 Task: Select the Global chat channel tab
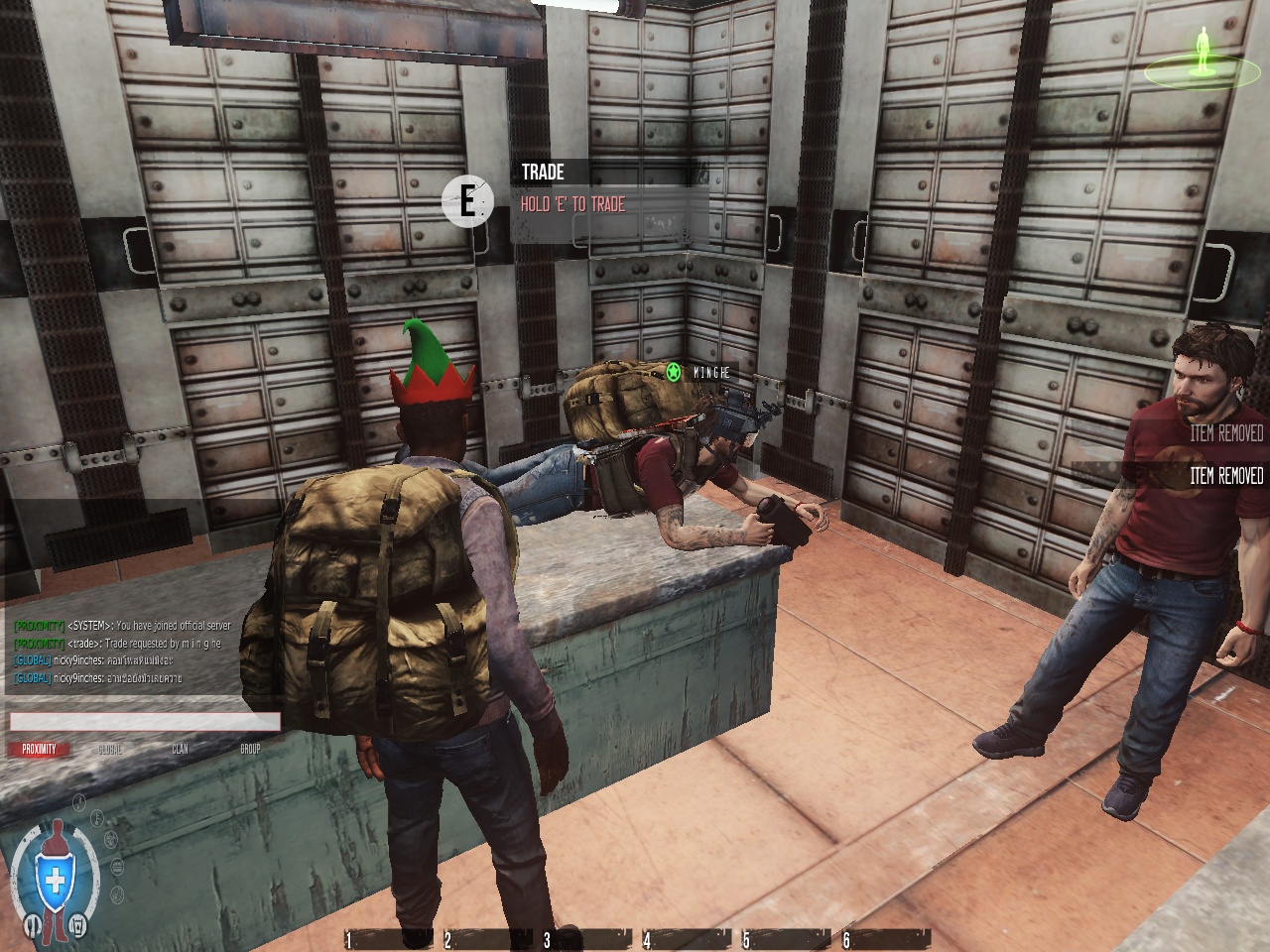[110, 750]
